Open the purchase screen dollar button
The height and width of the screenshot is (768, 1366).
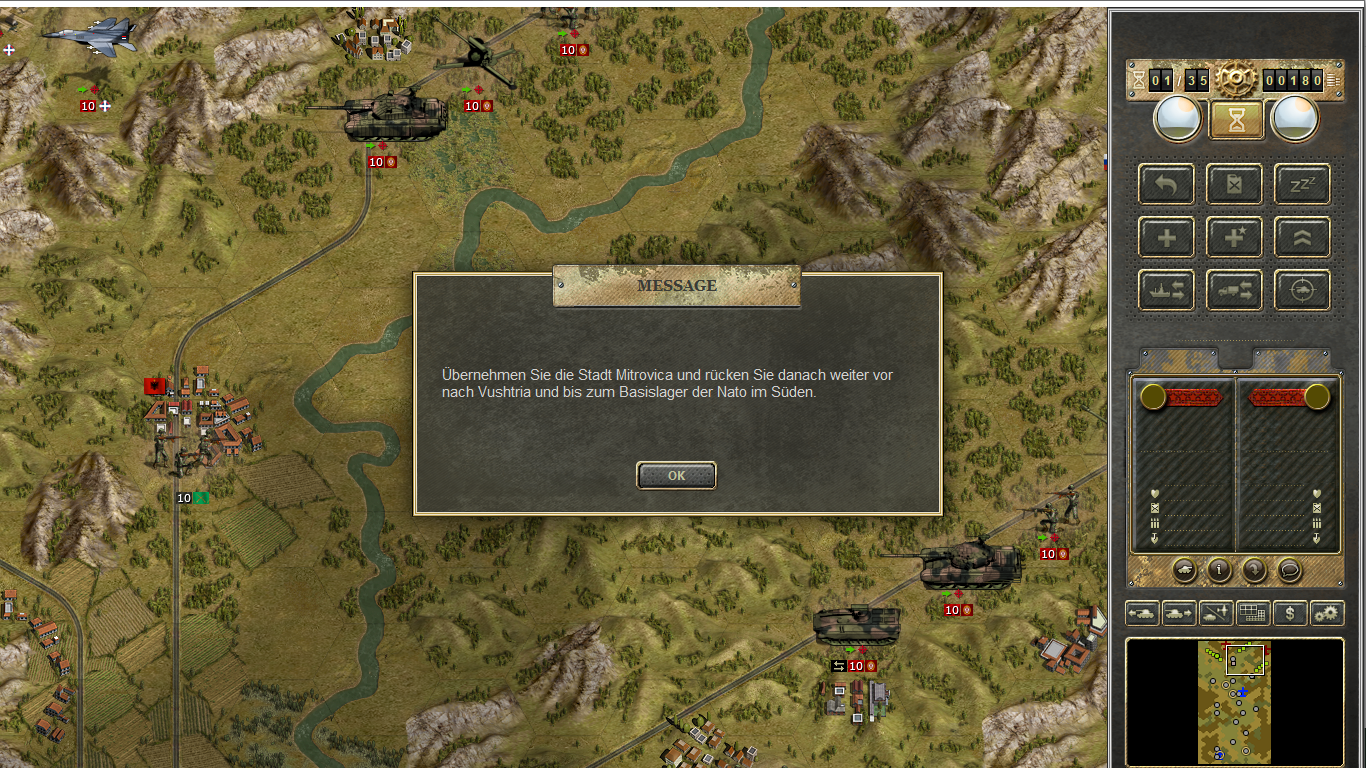tap(1290, 613)
